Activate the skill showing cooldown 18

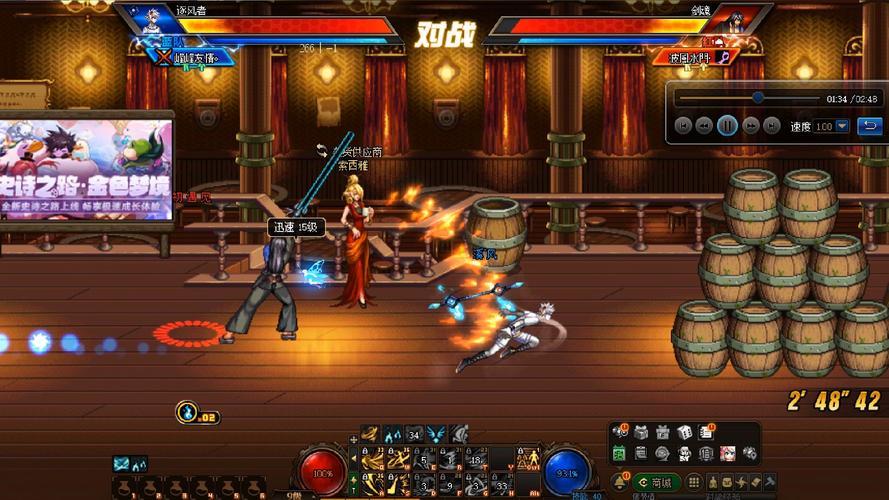tap(474, 460)
